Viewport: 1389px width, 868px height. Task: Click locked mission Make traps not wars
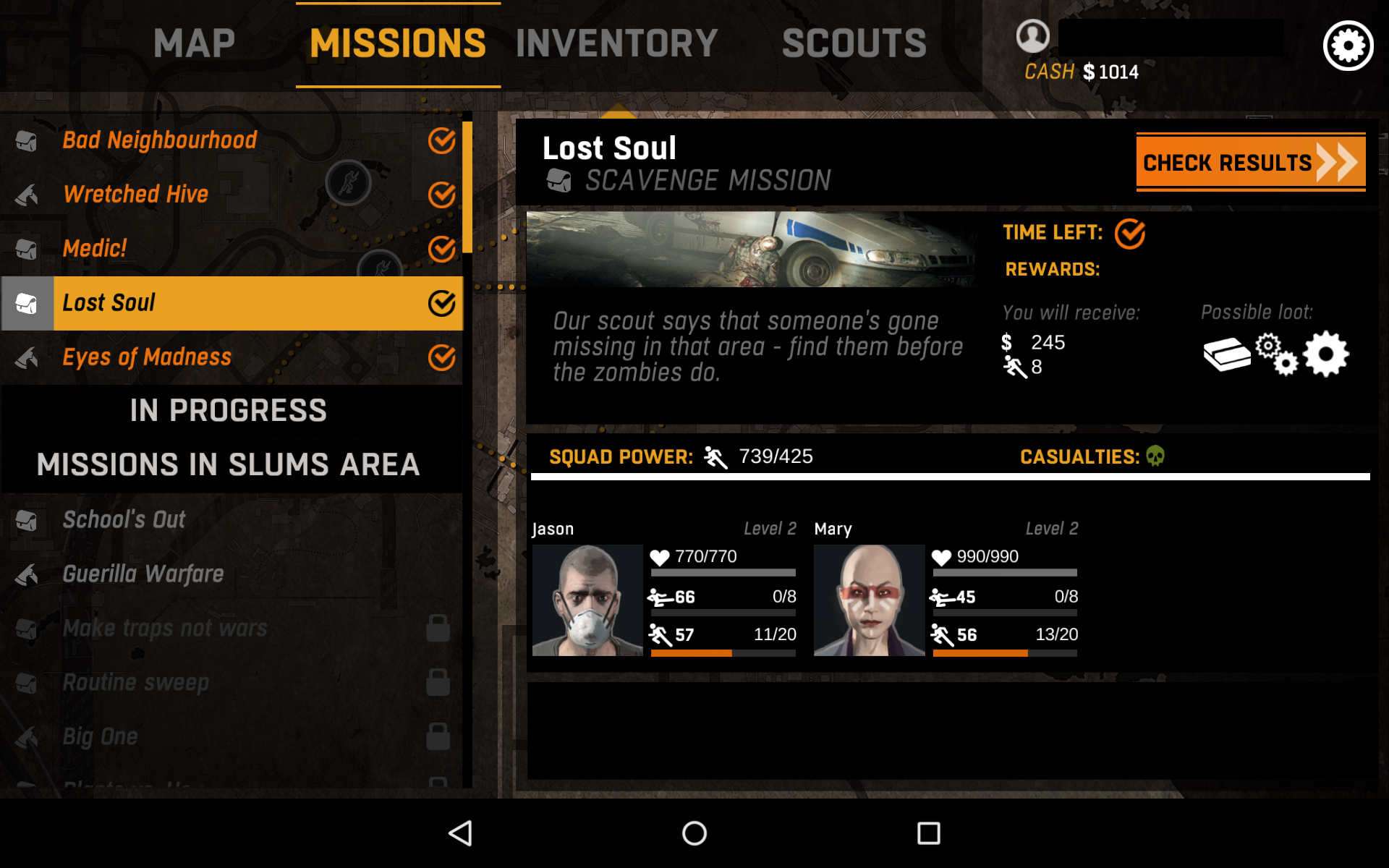tap(165, 629)
